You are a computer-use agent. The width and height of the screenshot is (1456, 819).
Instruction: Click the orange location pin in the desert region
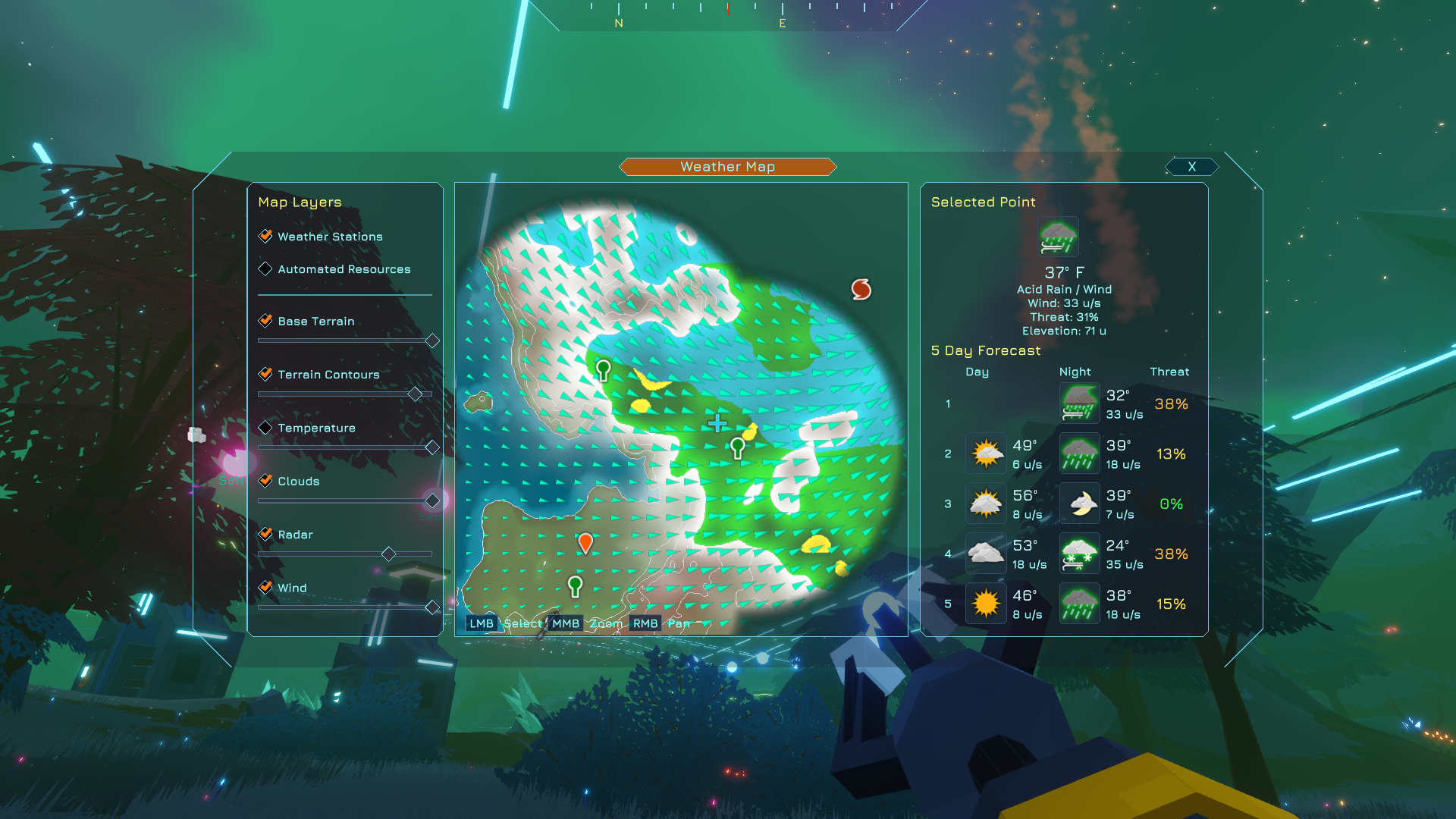click(586, 542)
